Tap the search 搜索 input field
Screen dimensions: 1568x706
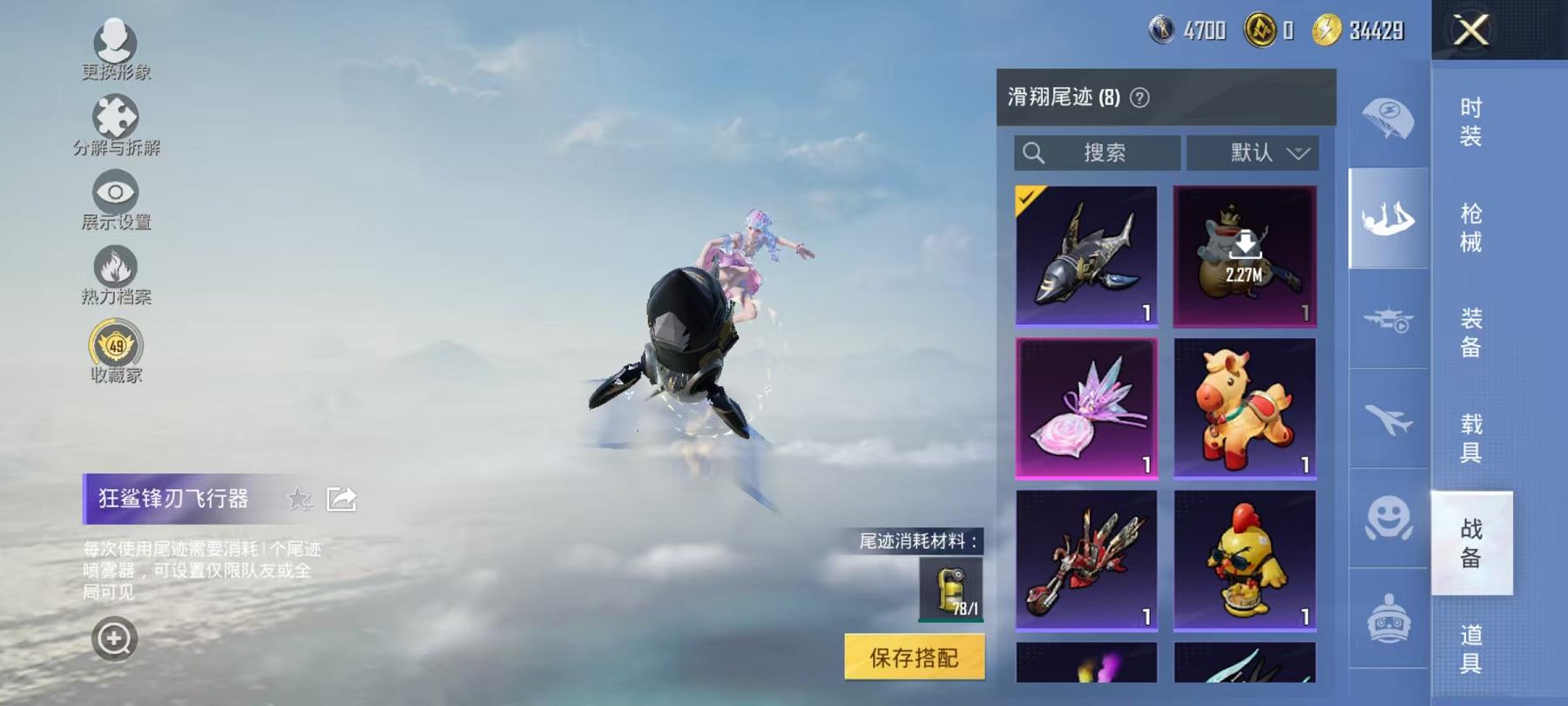point(1098,153)
